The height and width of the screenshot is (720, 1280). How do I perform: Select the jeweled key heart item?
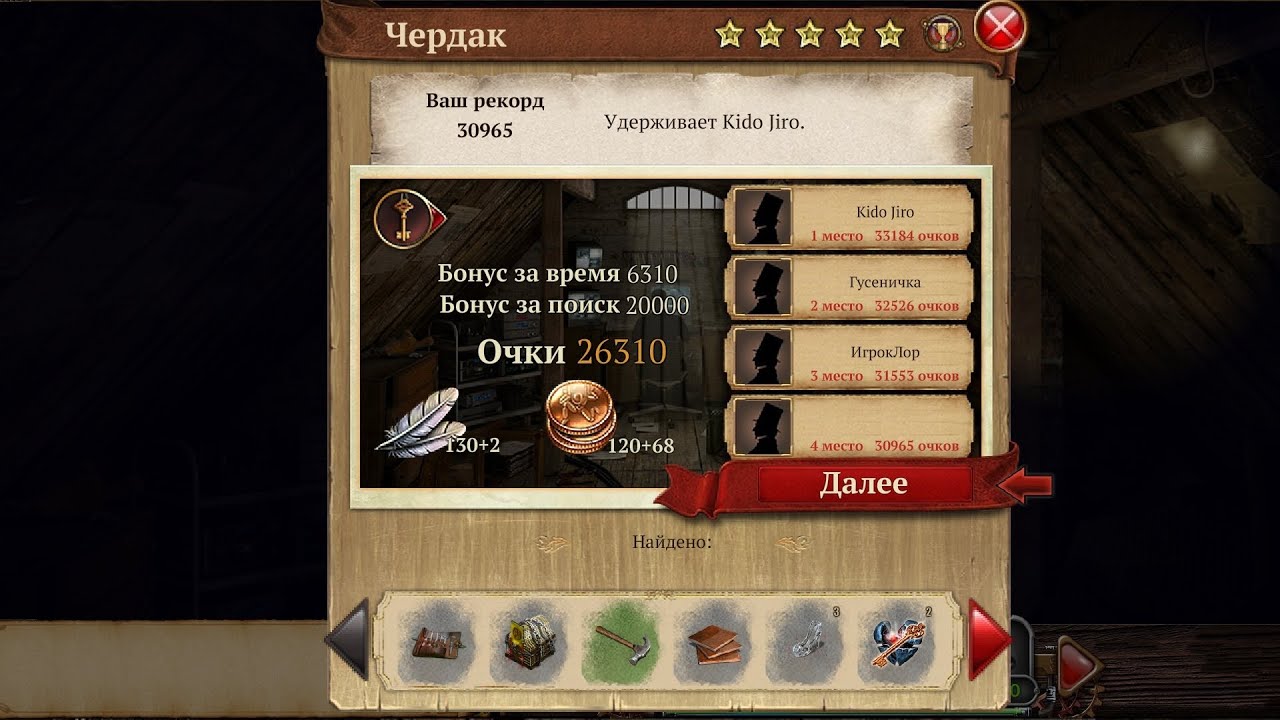tap(900, 640)
